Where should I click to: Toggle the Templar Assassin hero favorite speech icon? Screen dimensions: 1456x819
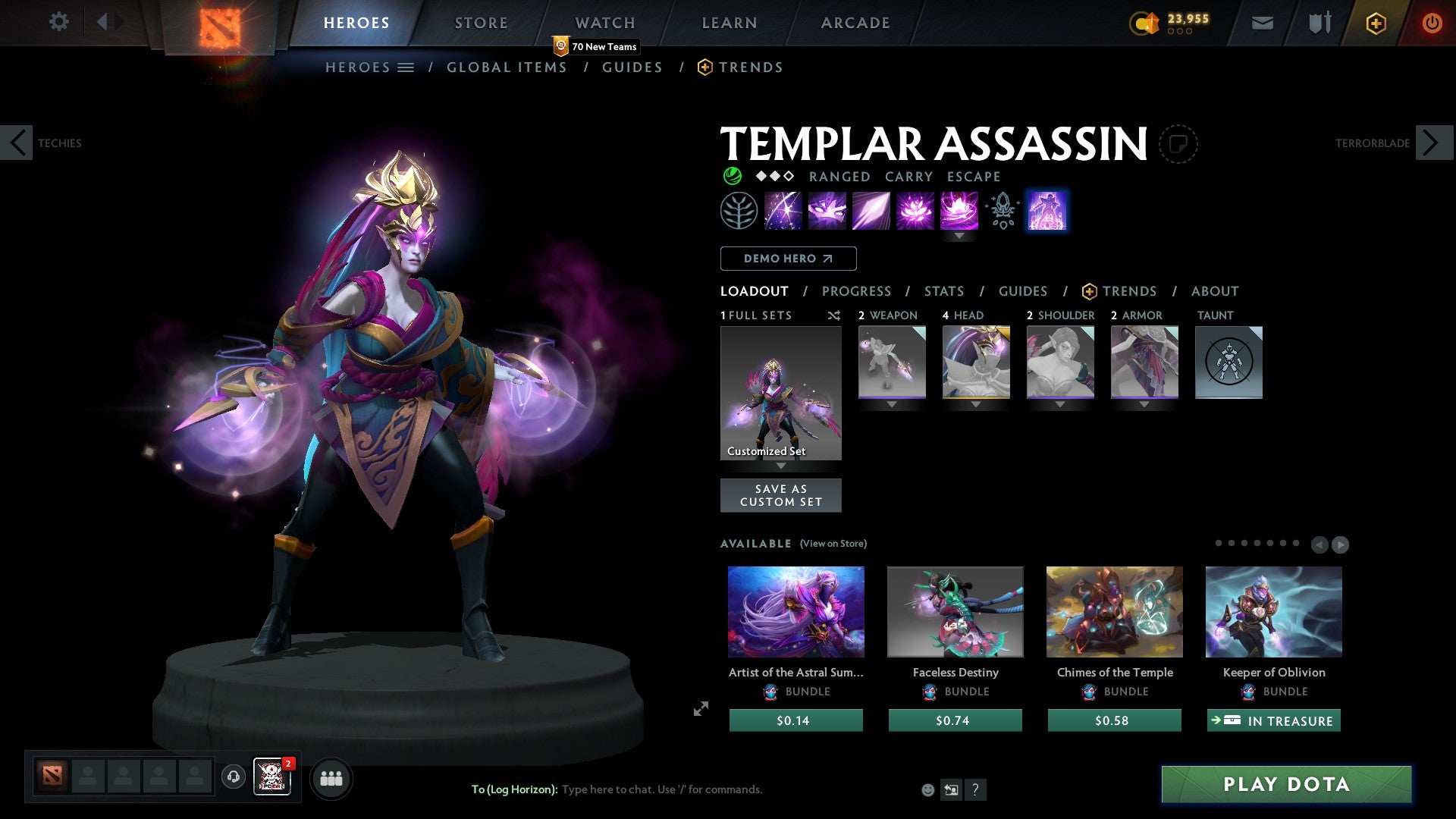pos(1178,144)
